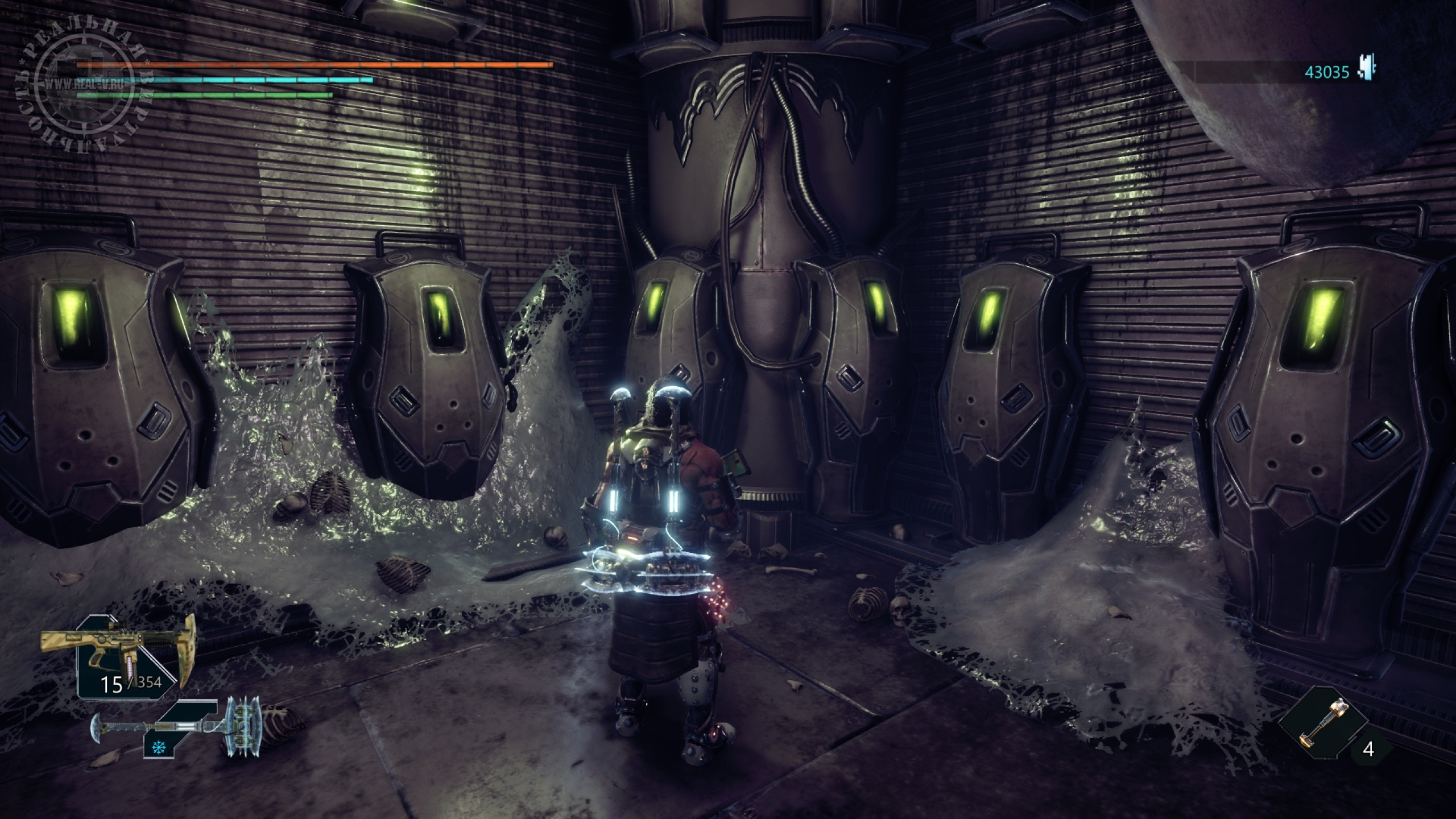Click the snowflake frost element icon
1456x819 pixels.
point(155,748)
